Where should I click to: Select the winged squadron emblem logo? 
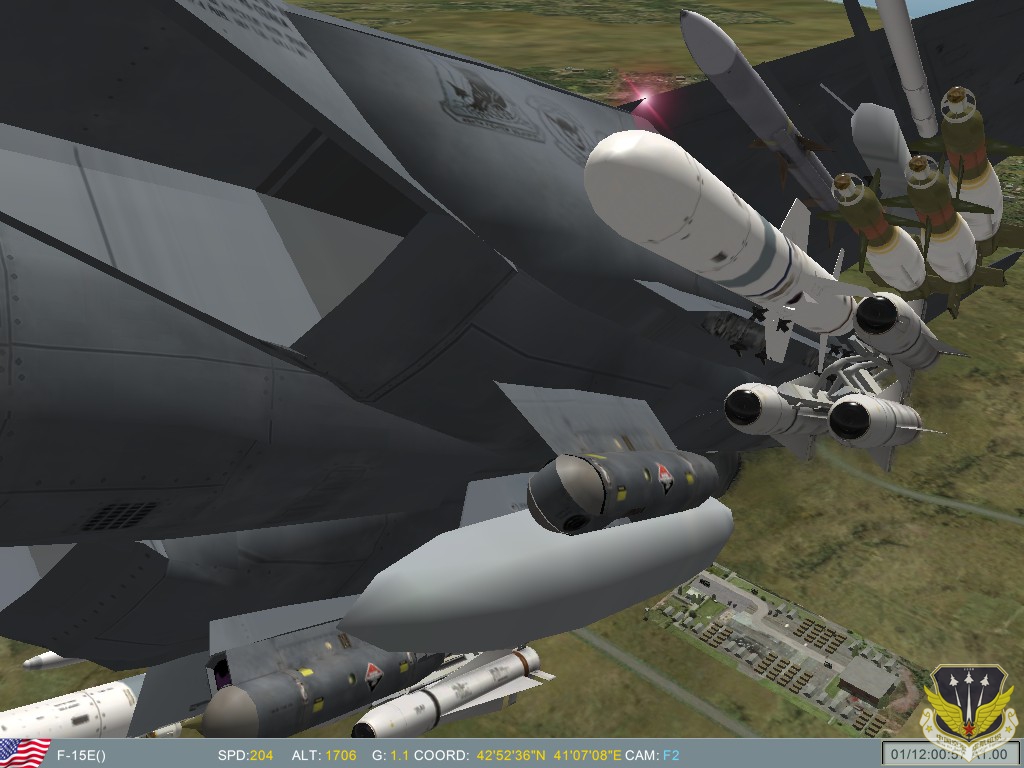967,701
